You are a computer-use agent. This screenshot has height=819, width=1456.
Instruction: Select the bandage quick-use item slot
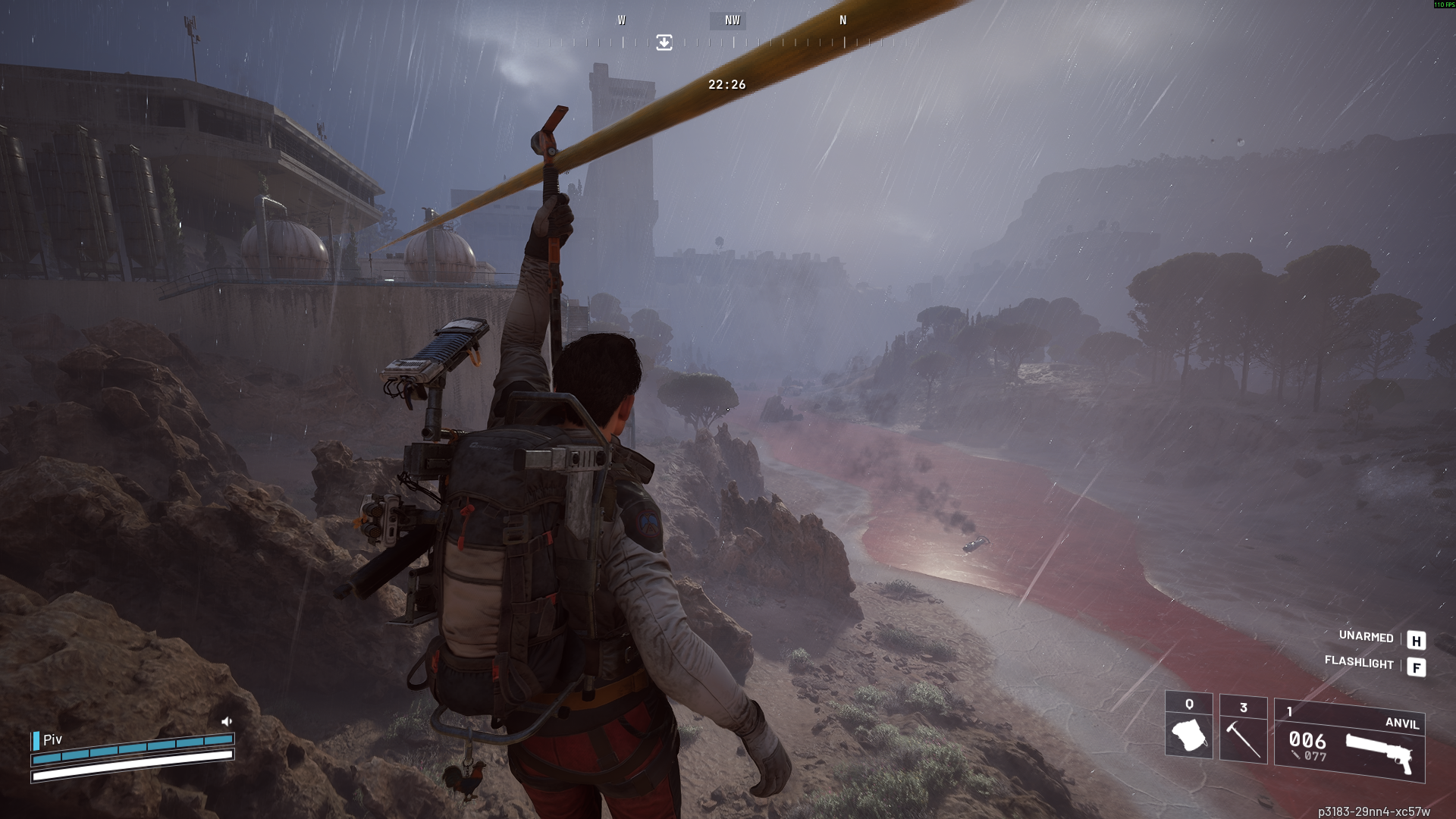click(1188, 726)
